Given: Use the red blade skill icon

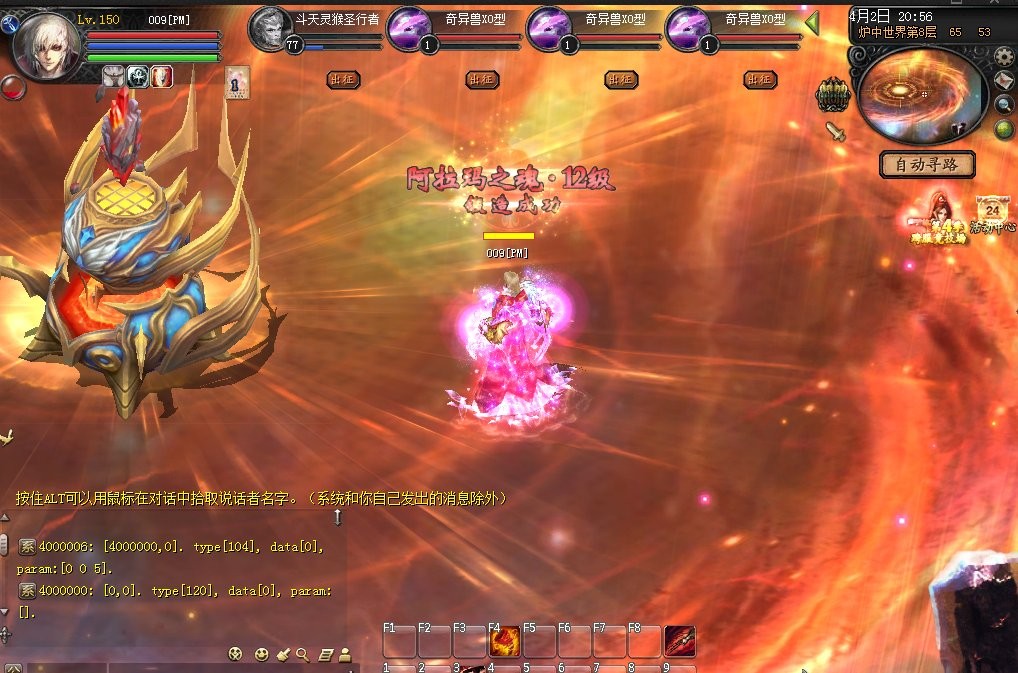Looking at the screenshot, I should click(680, 640).
